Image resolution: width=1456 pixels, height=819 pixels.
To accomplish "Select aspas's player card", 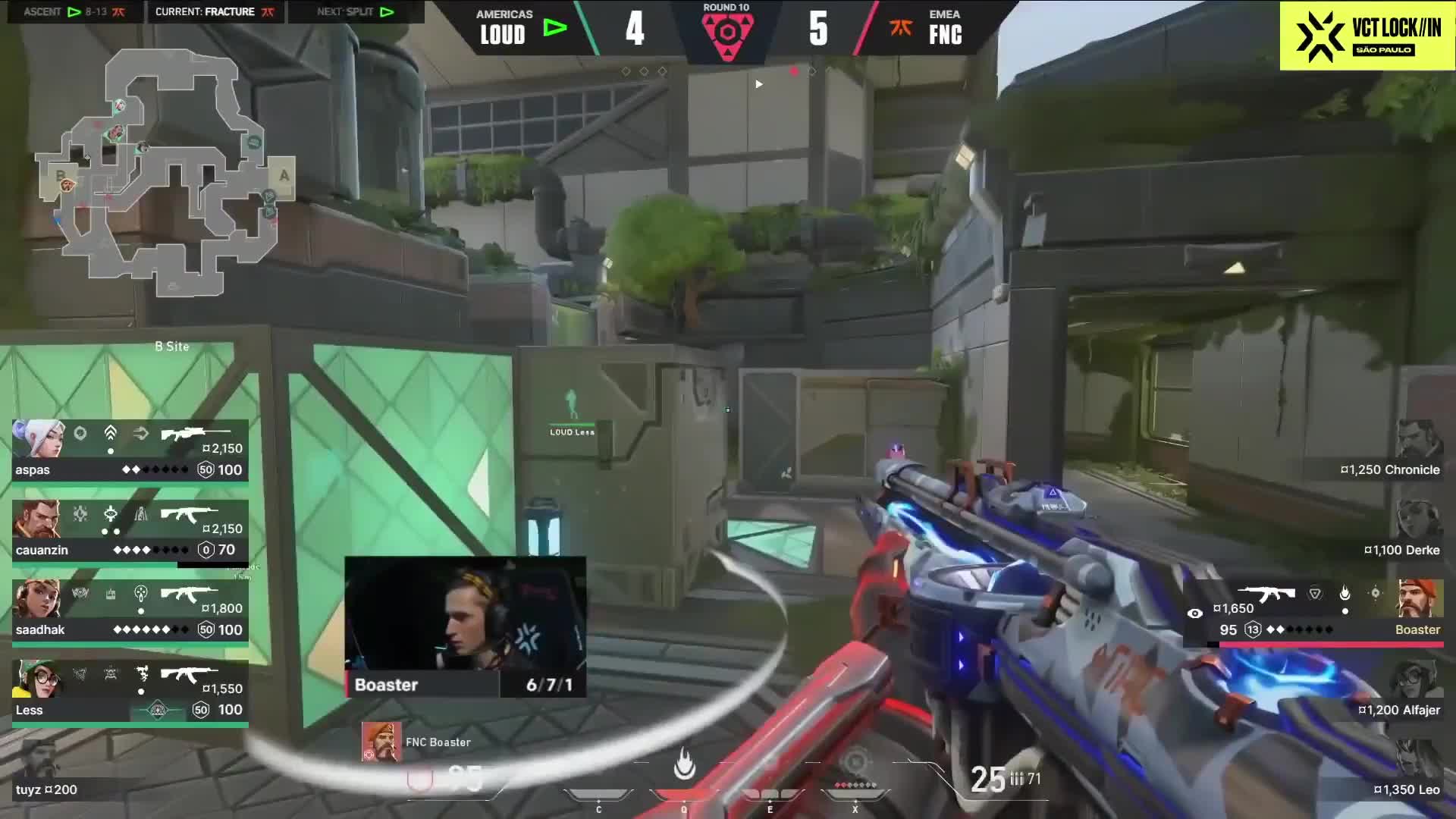I will click(130, 450).
